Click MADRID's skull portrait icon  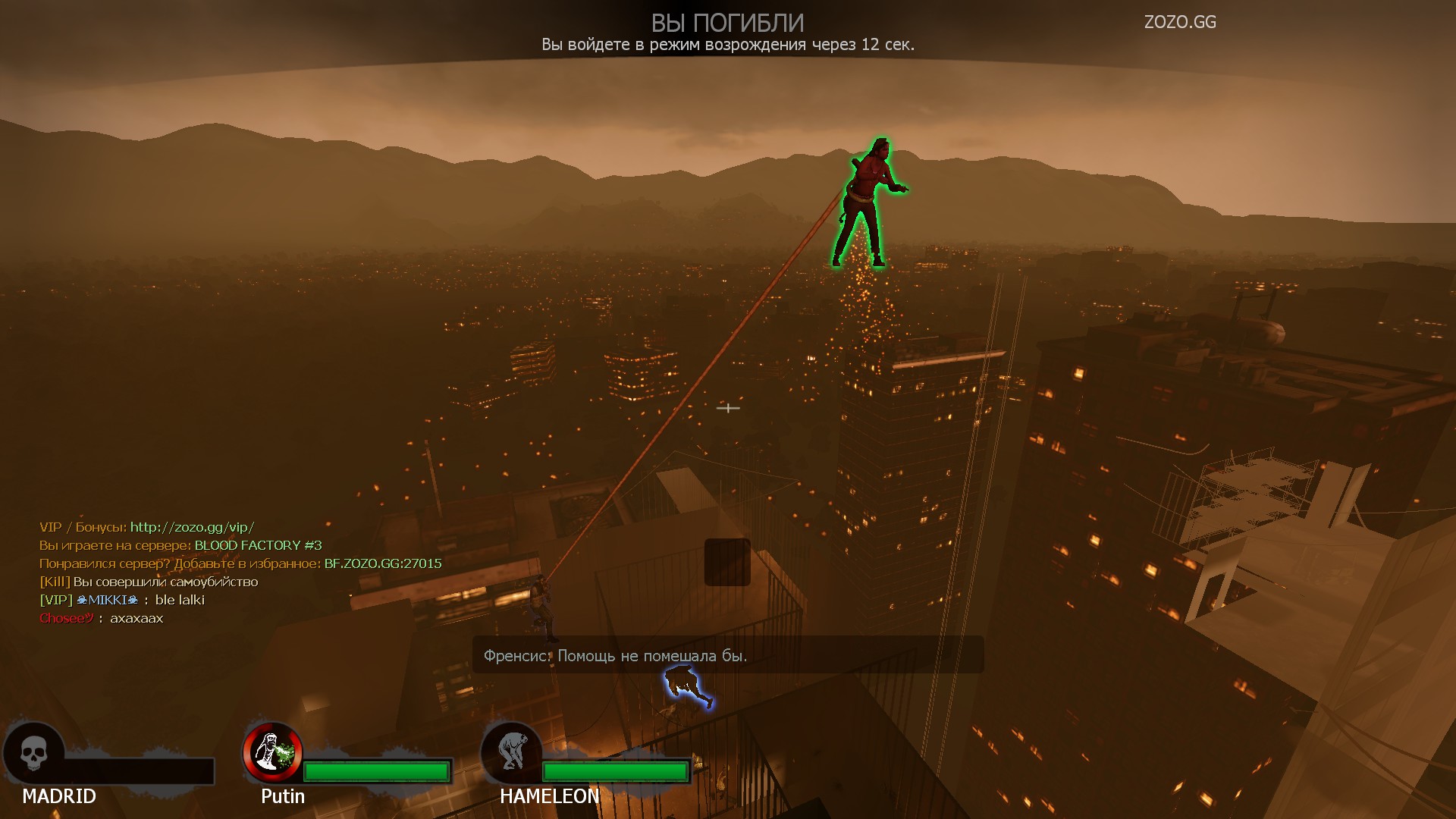tap(33, 753)
